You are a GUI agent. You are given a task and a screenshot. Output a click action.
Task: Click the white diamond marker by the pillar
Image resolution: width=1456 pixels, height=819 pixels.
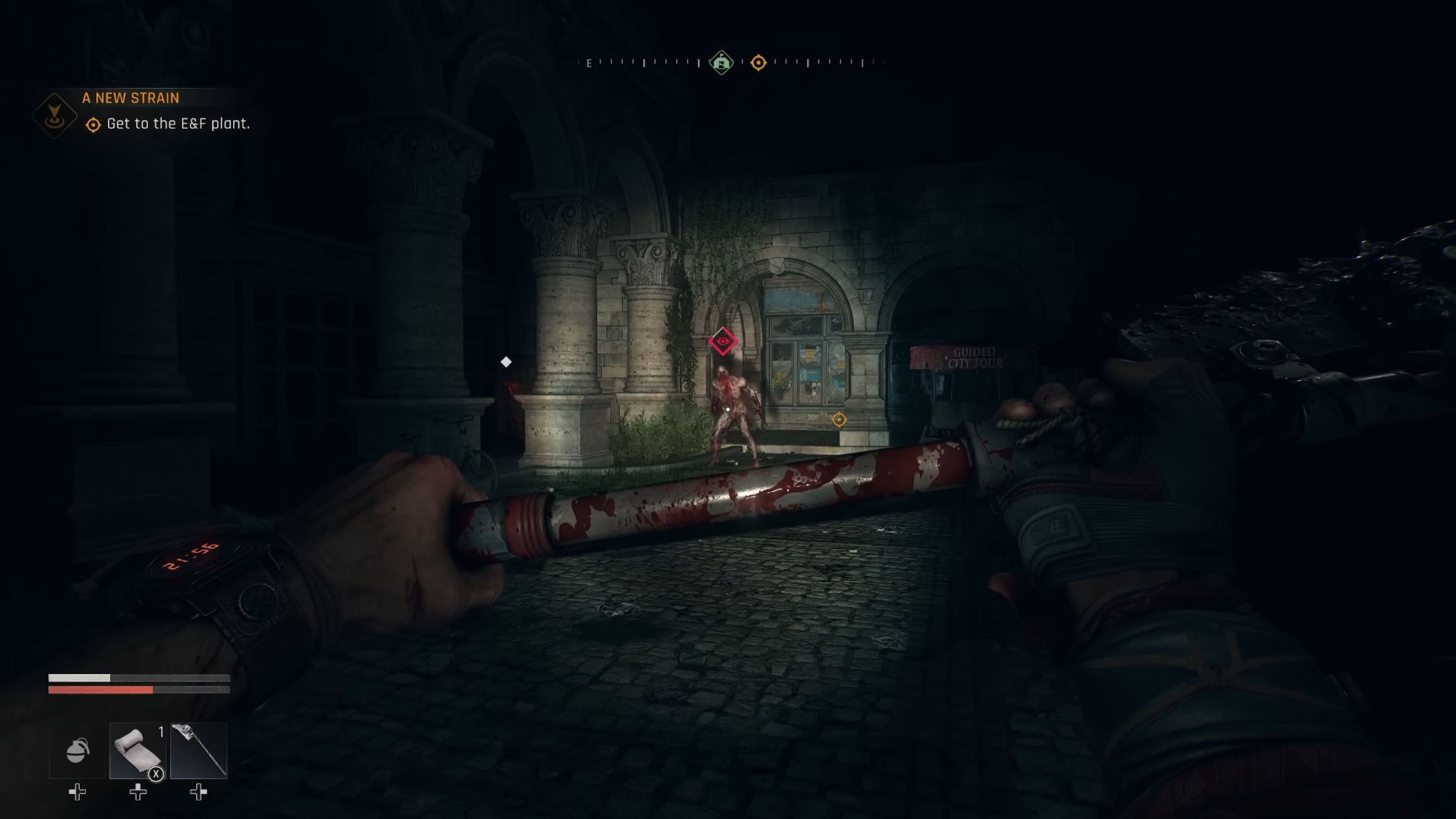click(x=506, y=362)
